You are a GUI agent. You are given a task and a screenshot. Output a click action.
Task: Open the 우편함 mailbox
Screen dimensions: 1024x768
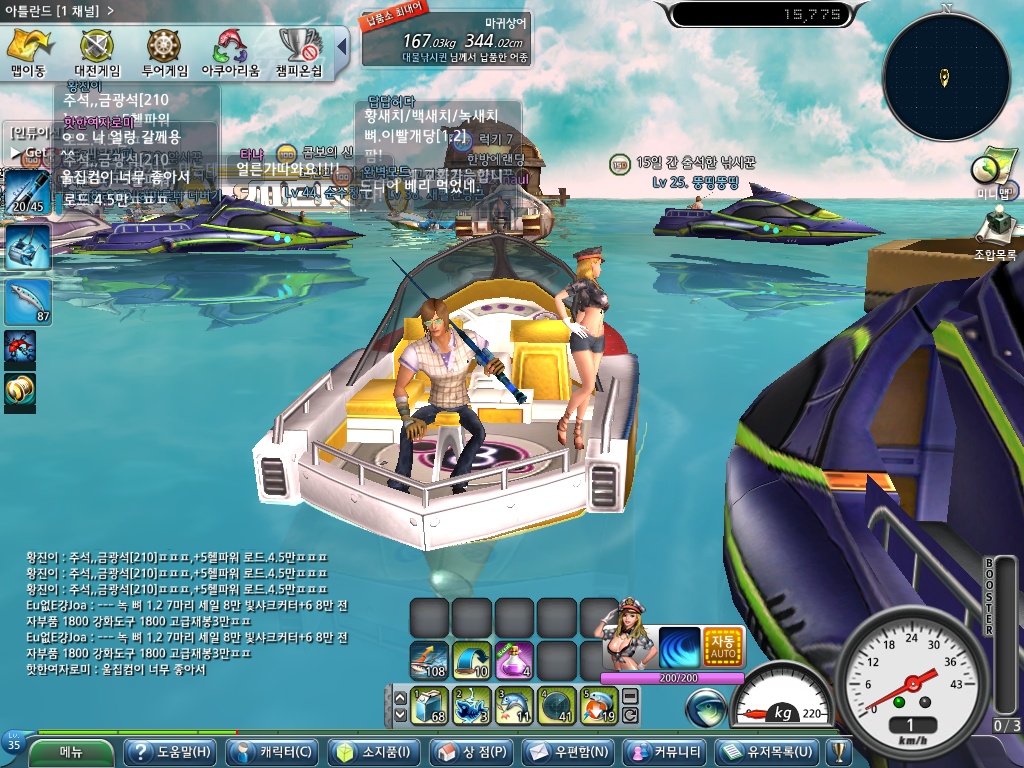(569, 752)
